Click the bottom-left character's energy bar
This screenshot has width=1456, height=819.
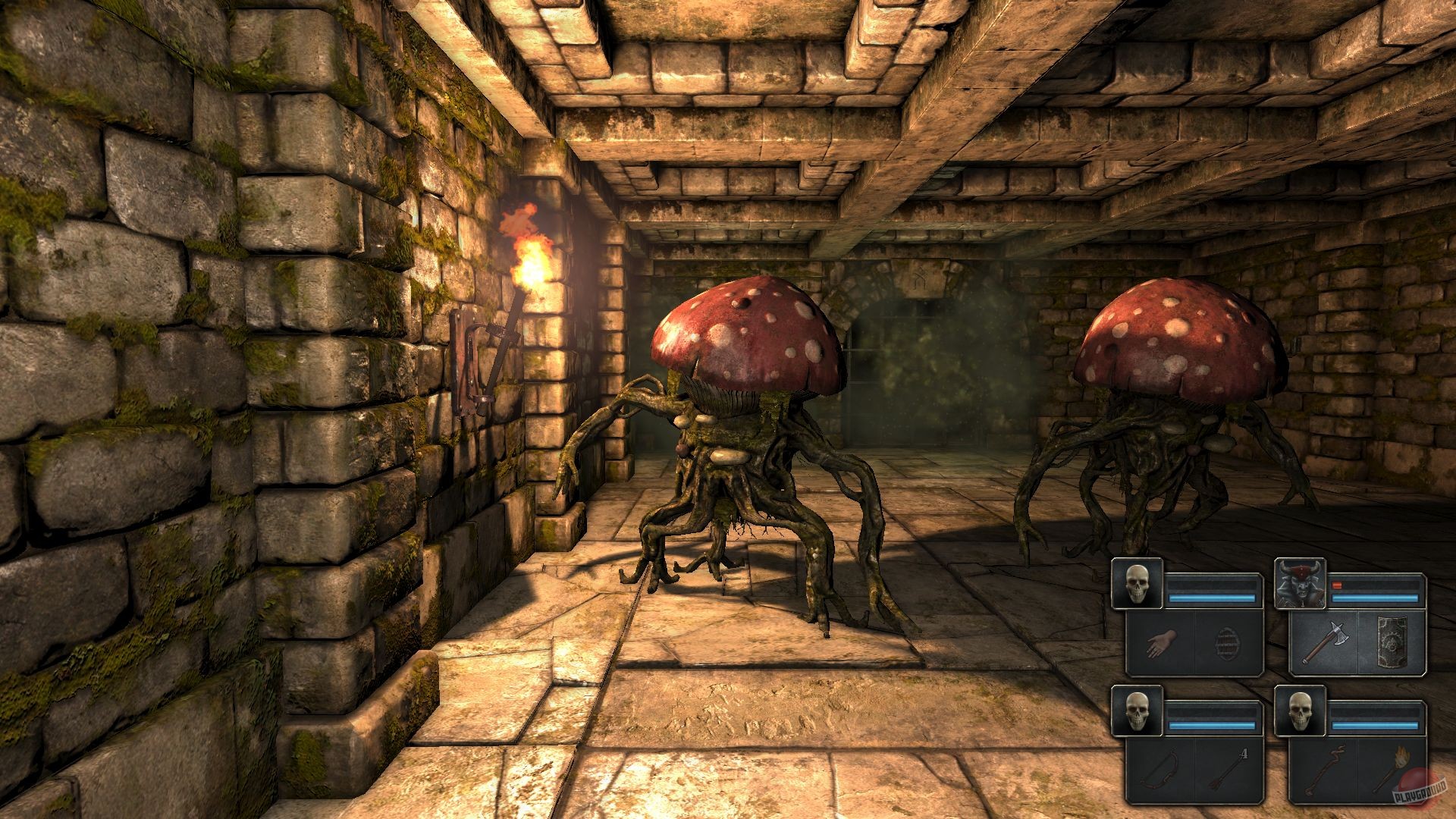[x=1210, y=725]
